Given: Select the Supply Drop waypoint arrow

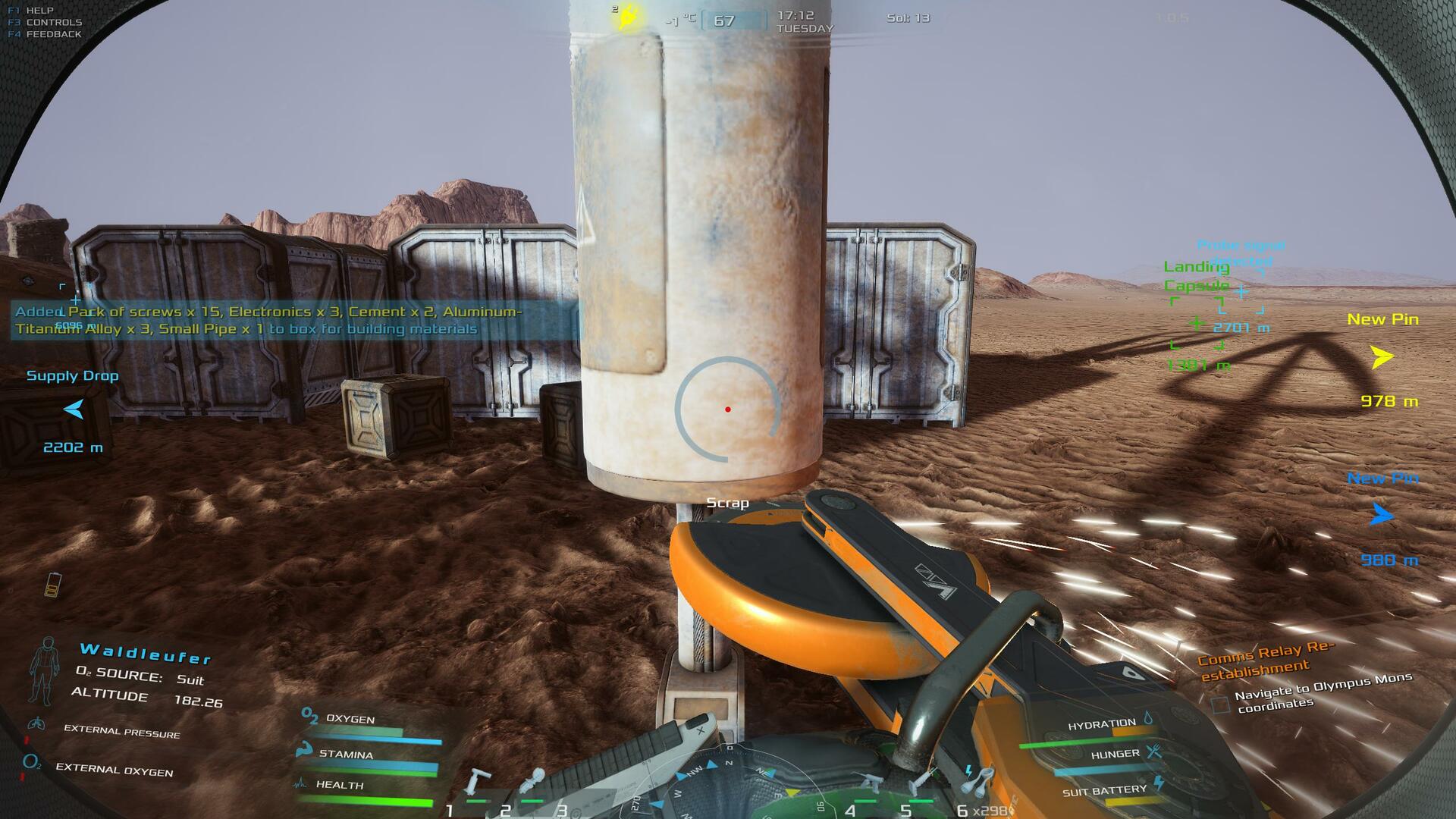Looking at the screenshot, I should [x=74, y=410].
